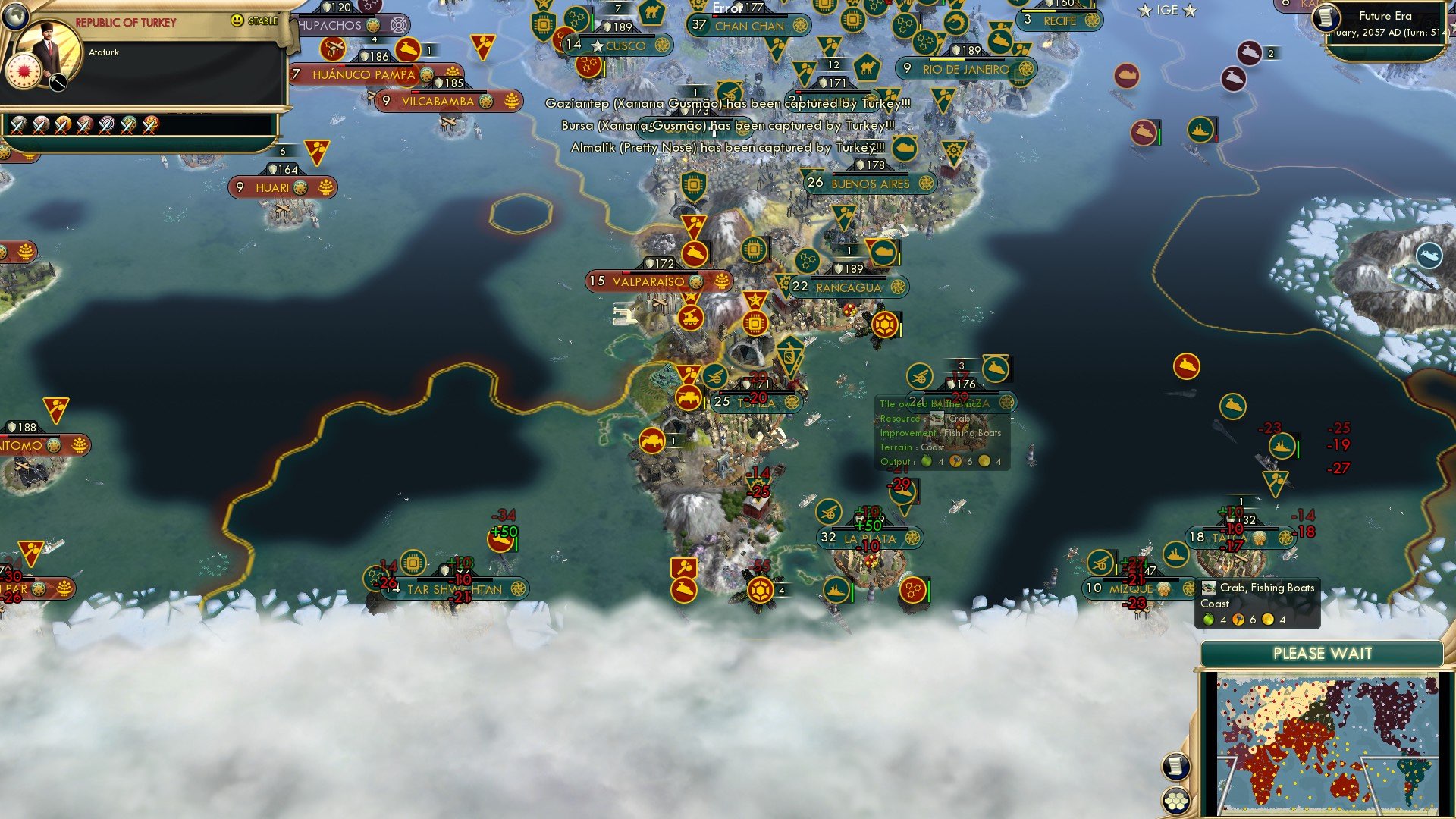Click the IGE star icon at top center
The height and width of the screenshot is (819, 1456).
[1145, 11]
